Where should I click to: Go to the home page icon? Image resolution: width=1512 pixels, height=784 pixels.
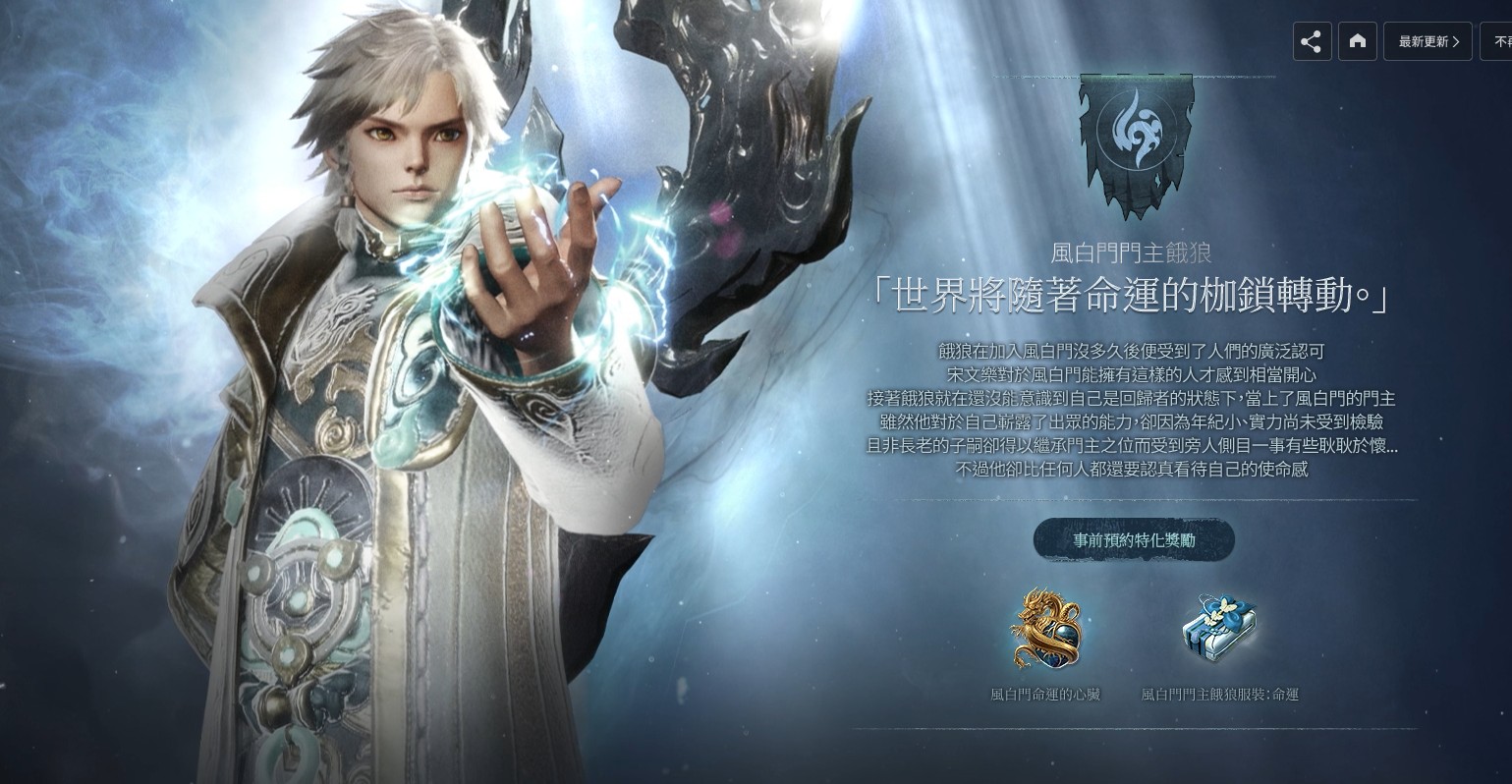coord(1358,41)
